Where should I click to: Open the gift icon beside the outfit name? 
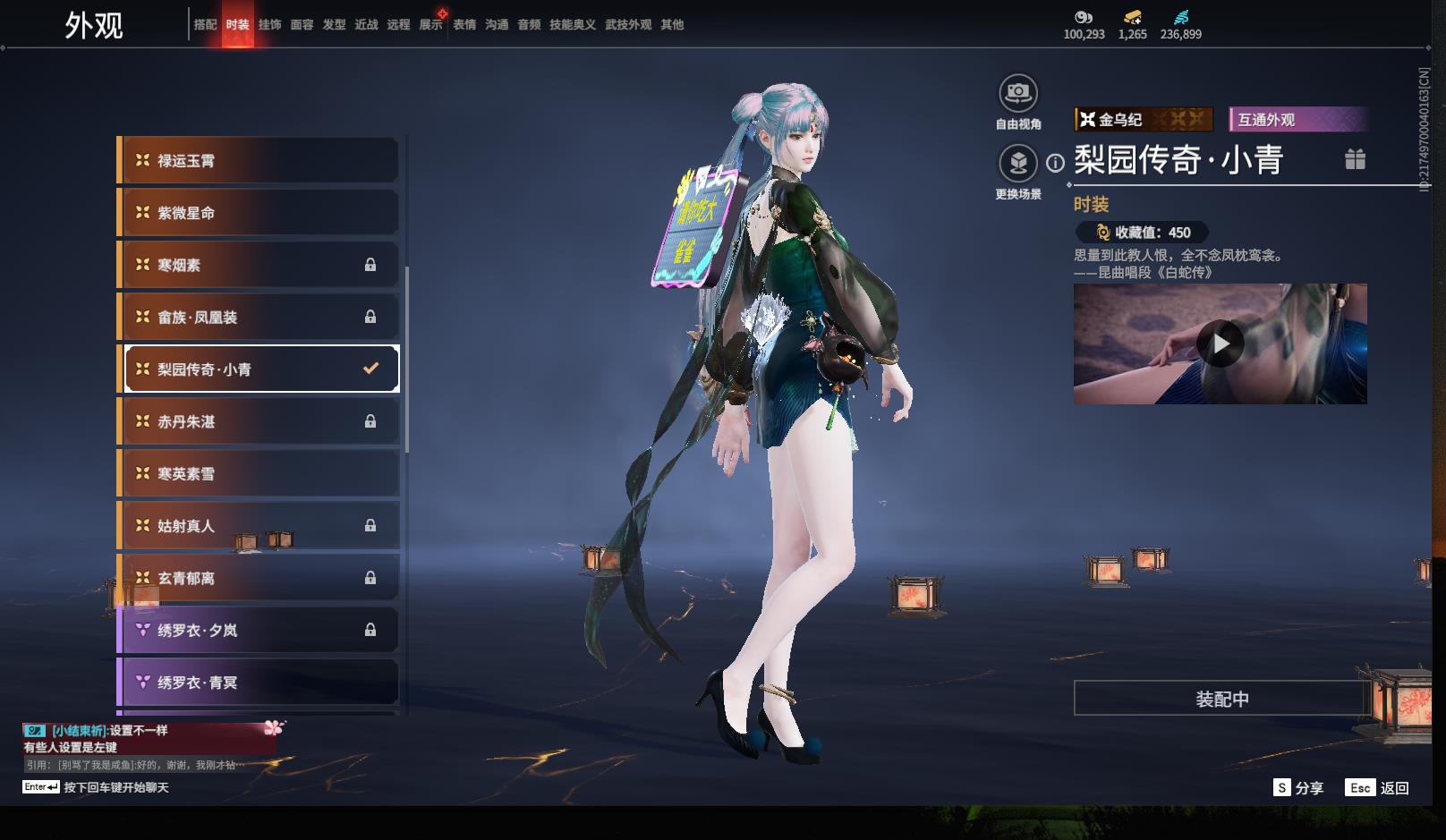[1355, 159]
